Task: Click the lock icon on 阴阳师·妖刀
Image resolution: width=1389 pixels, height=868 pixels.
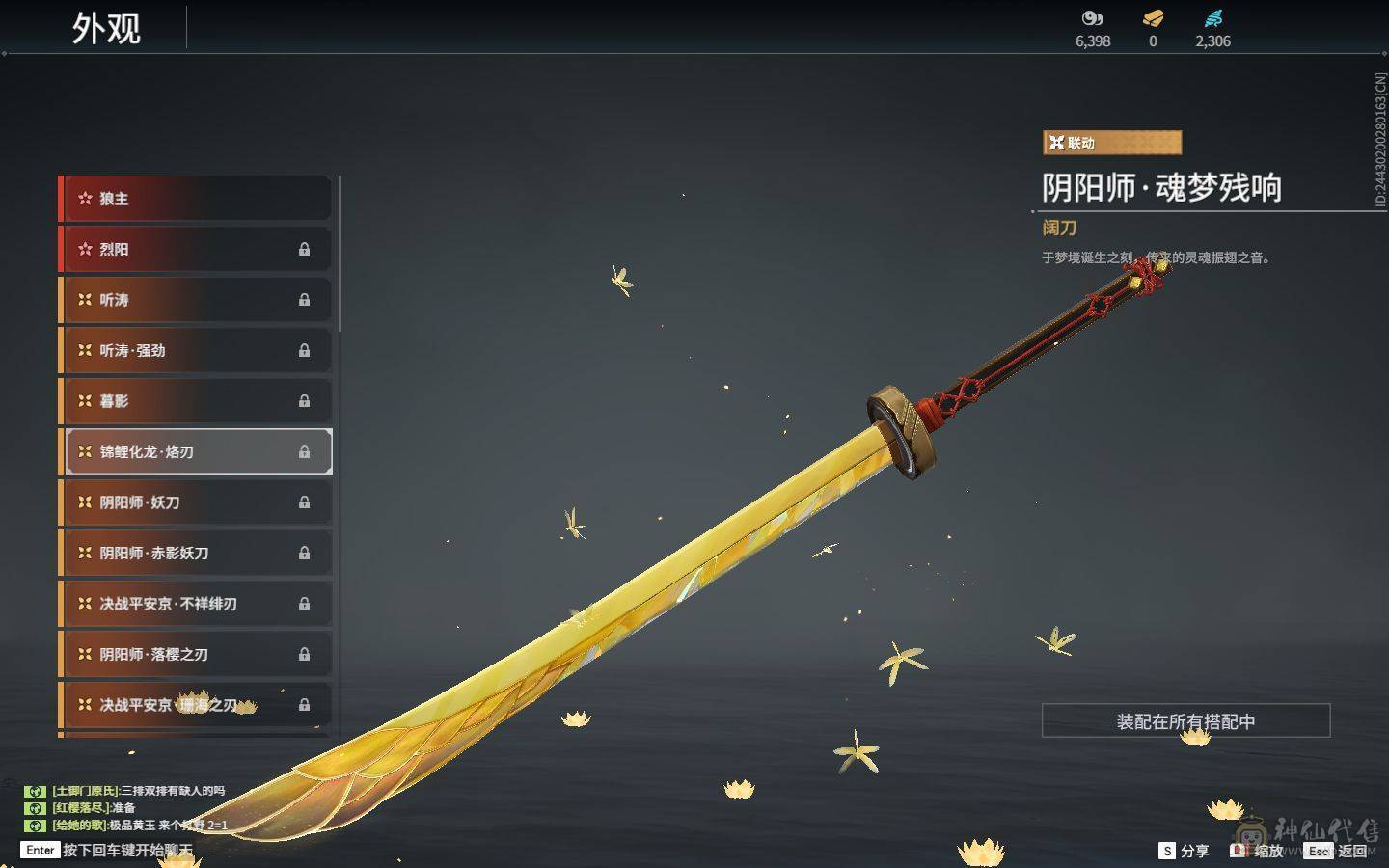Action: 304,502
